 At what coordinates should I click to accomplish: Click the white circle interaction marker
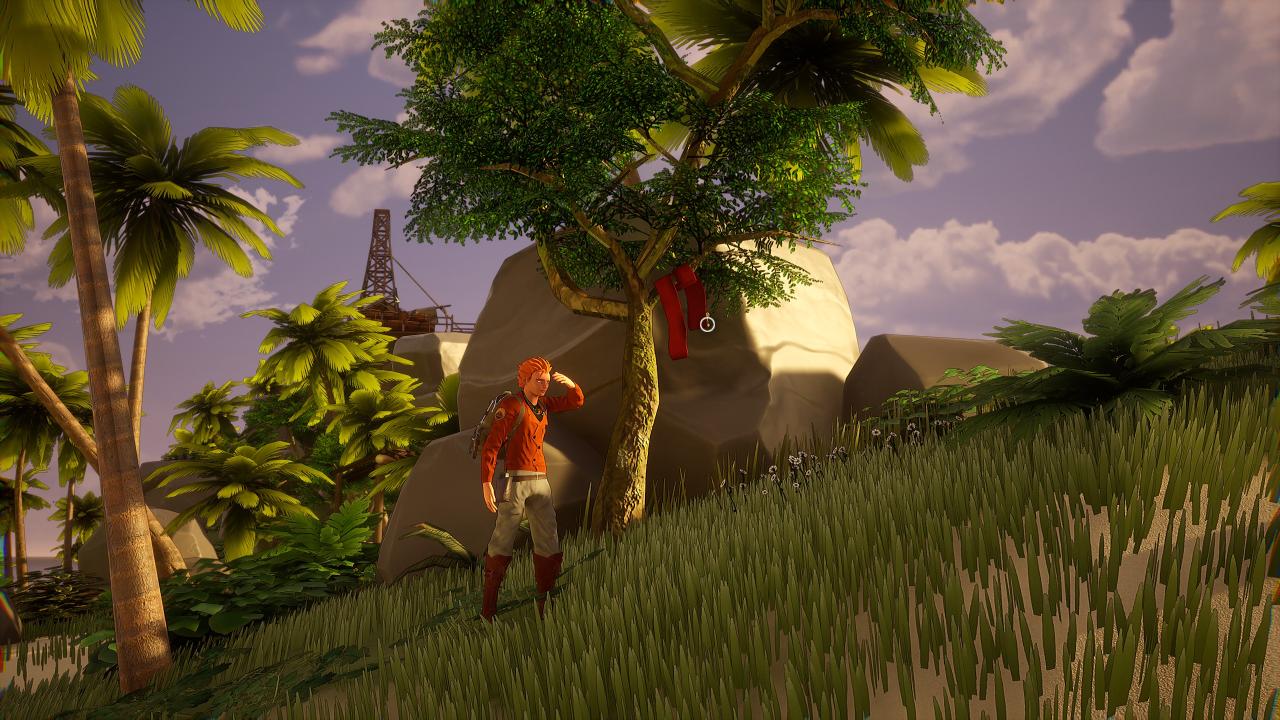707,323
